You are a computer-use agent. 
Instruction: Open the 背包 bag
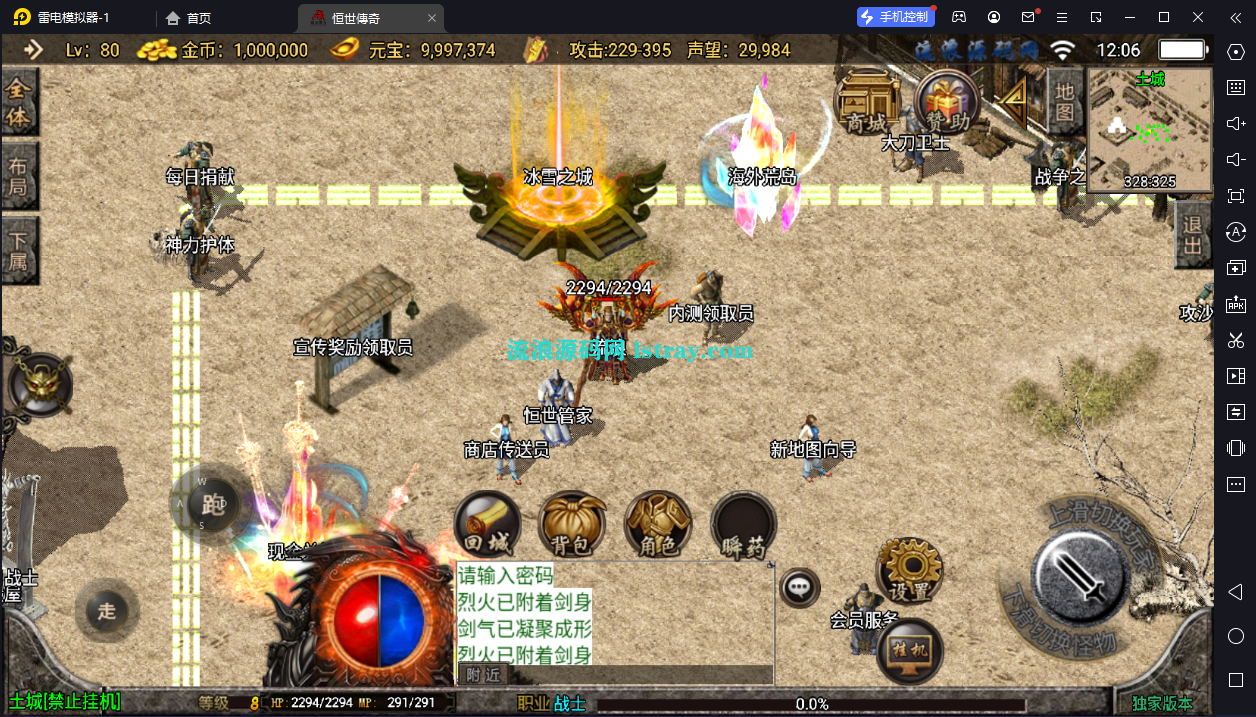(x=573, y=525)
